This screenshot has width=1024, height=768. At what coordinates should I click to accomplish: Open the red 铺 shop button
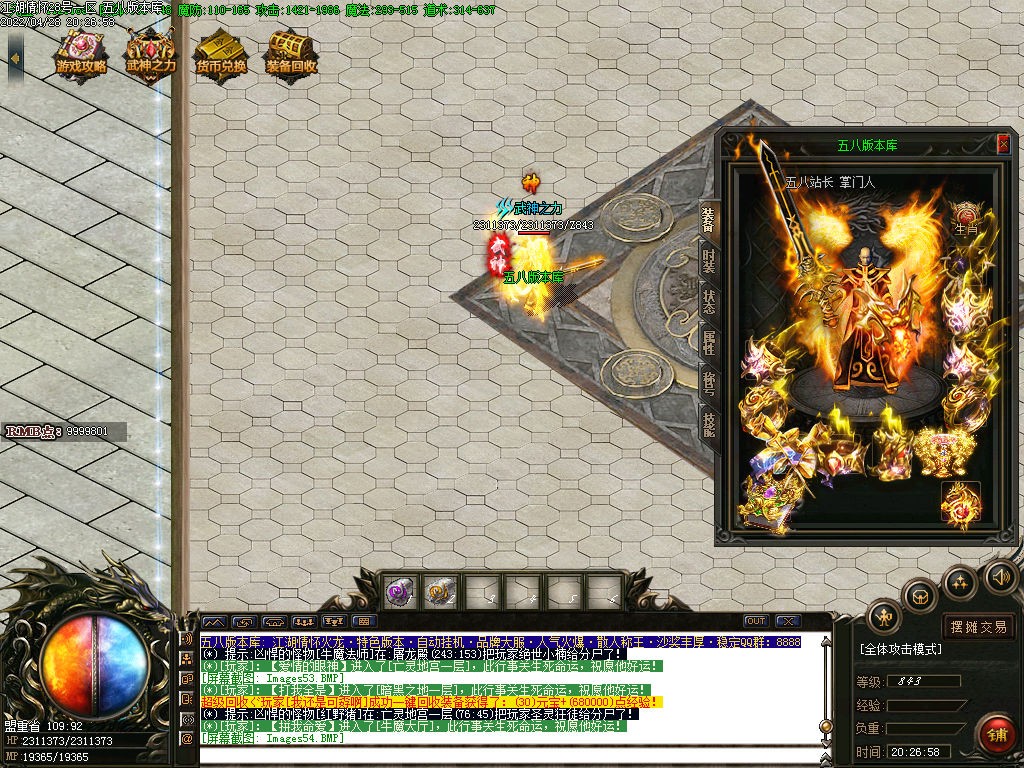pos(996,733)
